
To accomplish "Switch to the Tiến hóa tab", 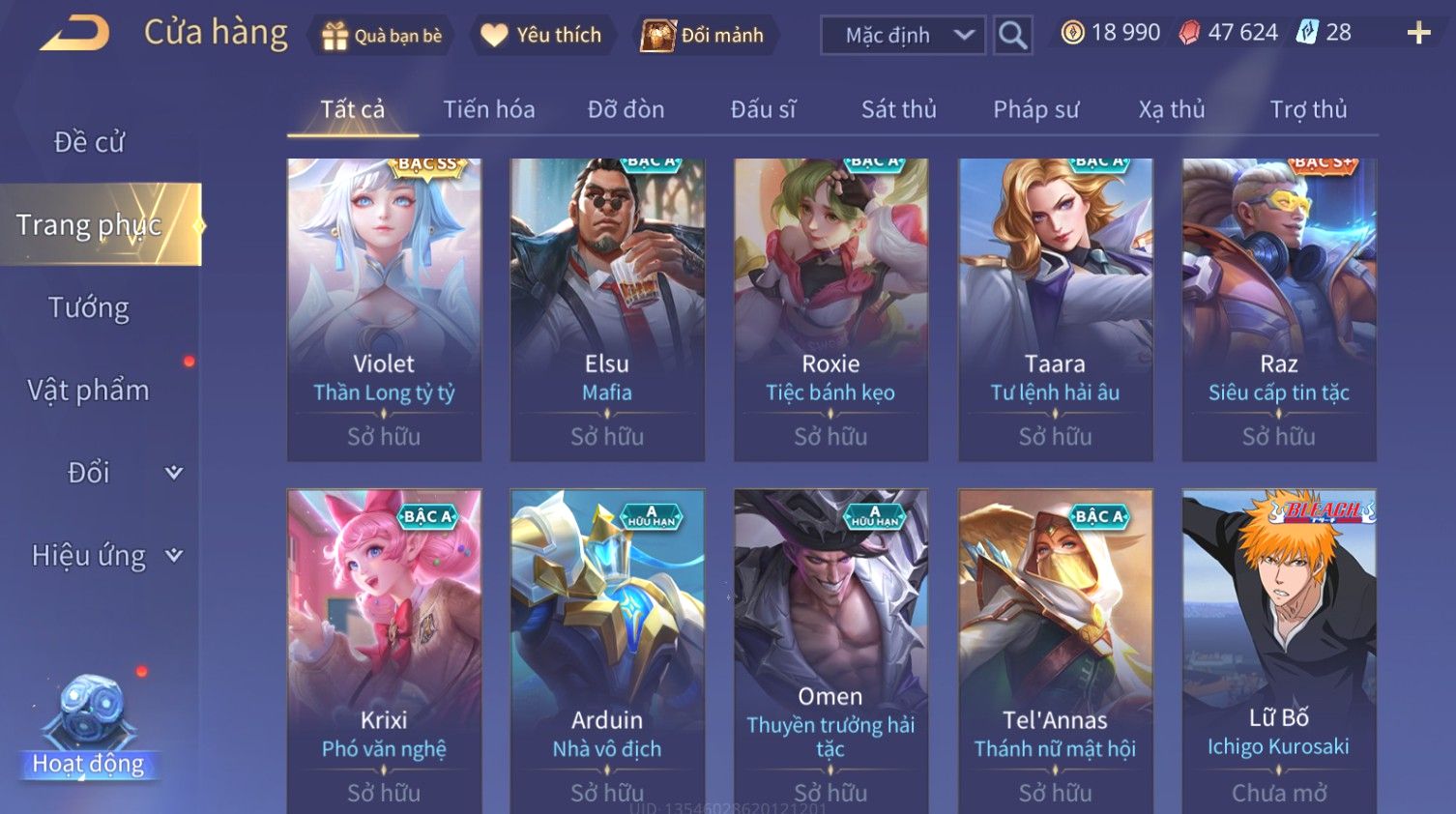I will coord(488,109).
